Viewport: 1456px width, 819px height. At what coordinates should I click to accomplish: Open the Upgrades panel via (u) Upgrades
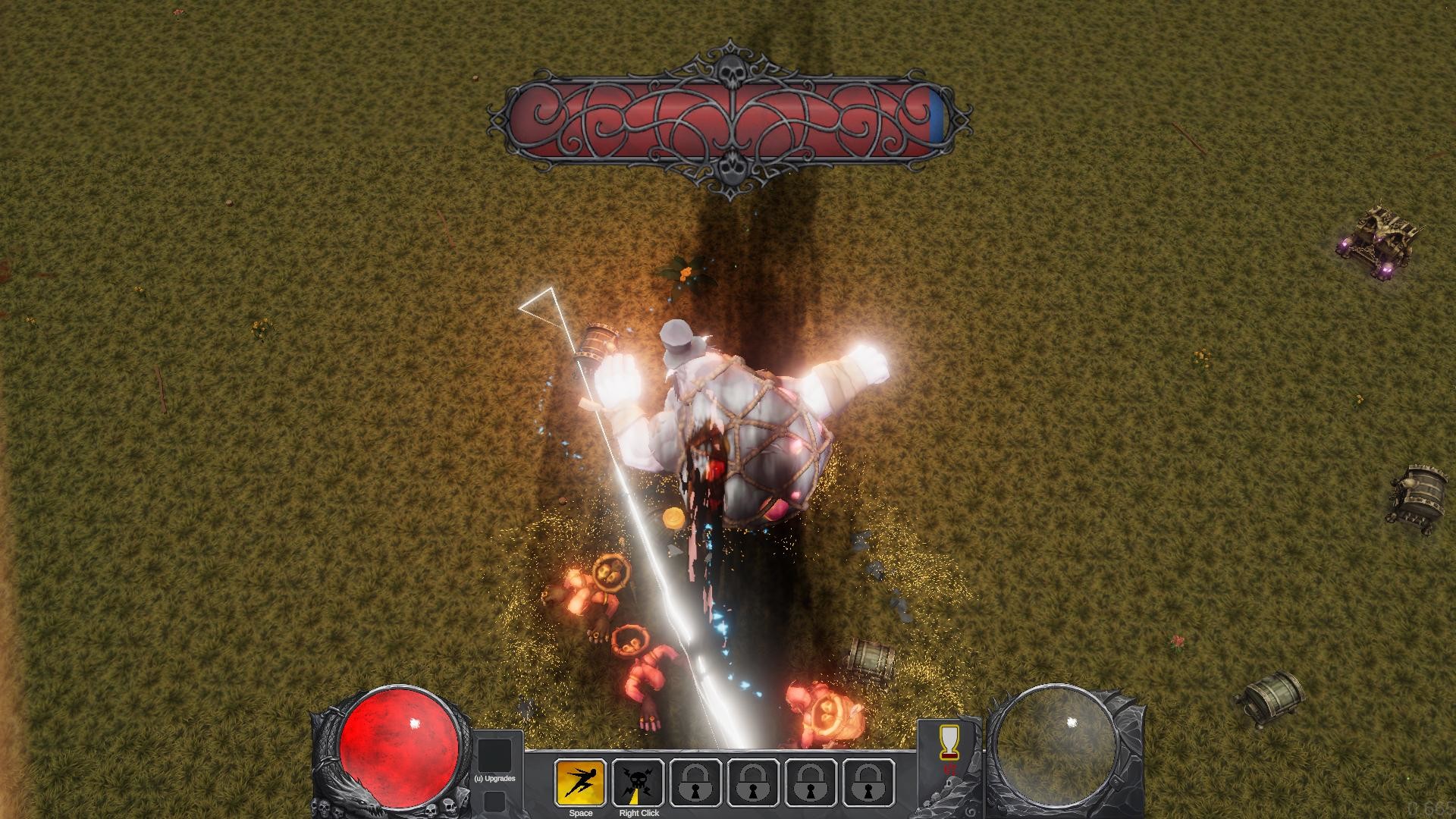494,777
